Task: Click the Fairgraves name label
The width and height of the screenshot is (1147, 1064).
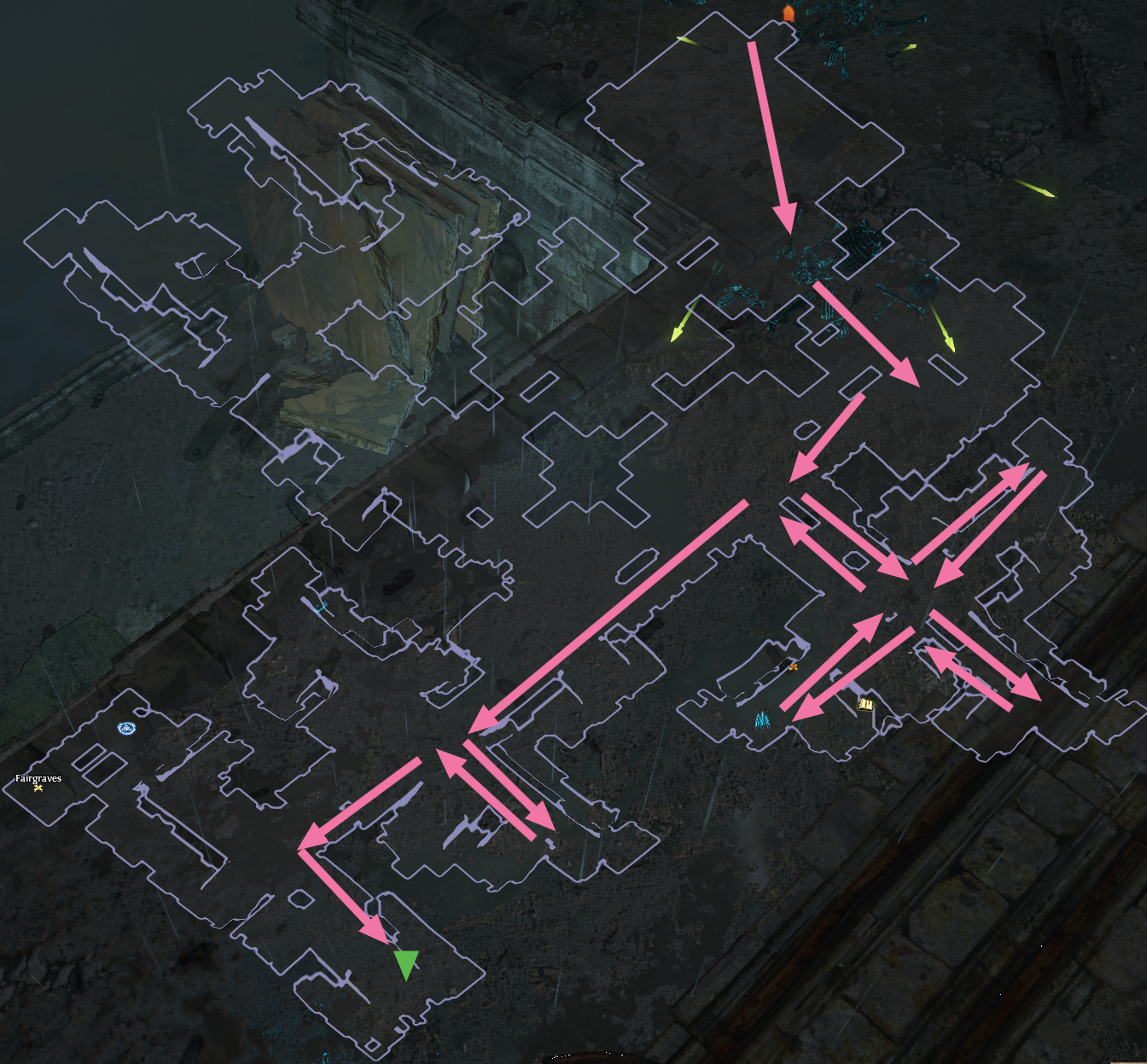Action: [x=38, y=778]
